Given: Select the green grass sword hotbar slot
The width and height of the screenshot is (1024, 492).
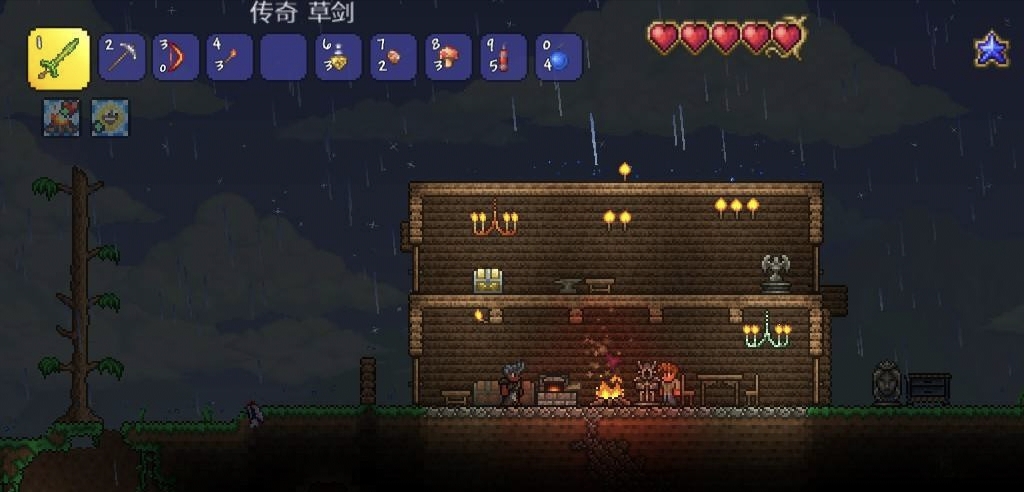Looking at the screenshot, I should 58,58.
